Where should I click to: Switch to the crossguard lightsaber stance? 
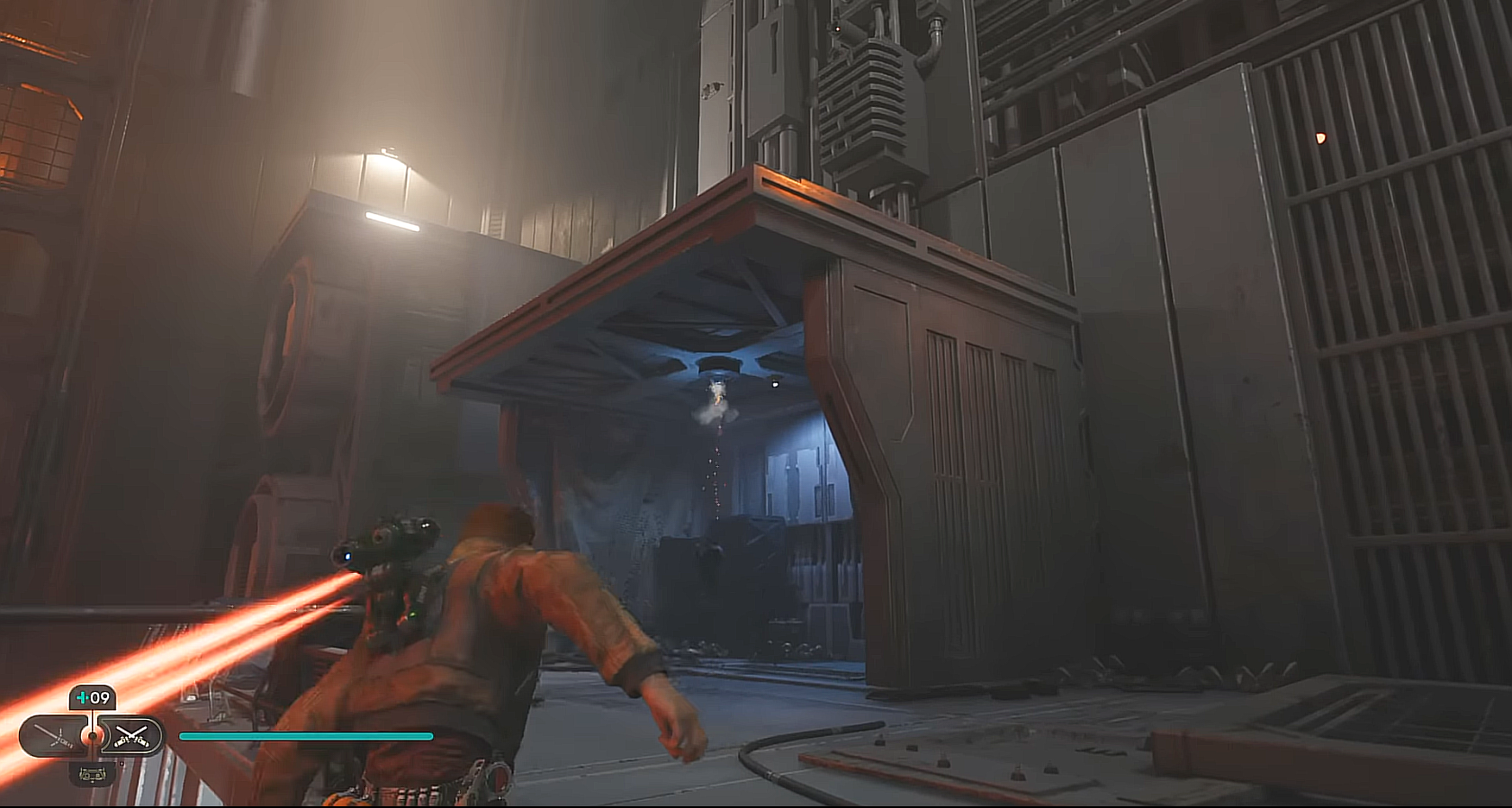tap(52, 737)
